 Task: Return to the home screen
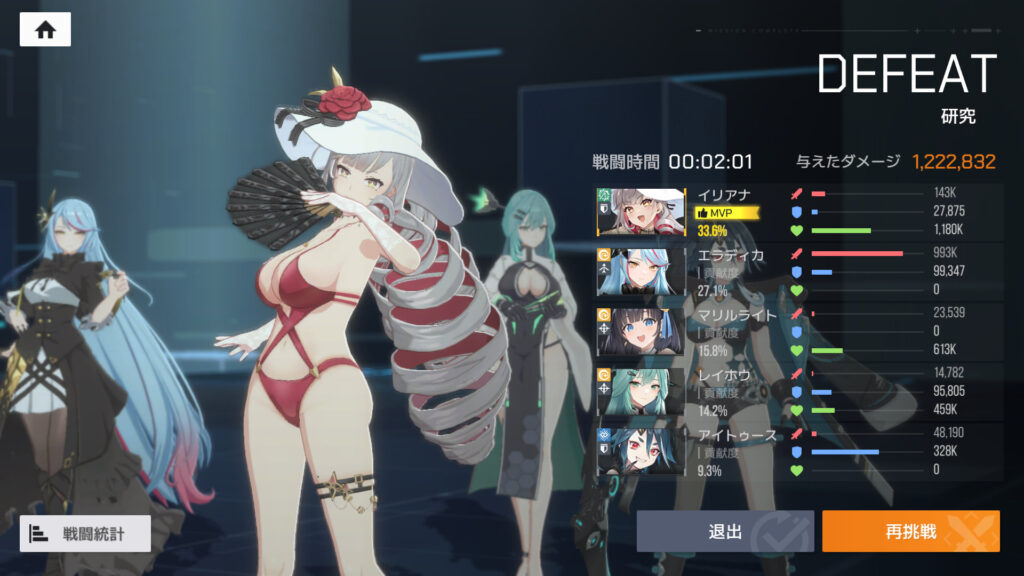coord(45,30)
